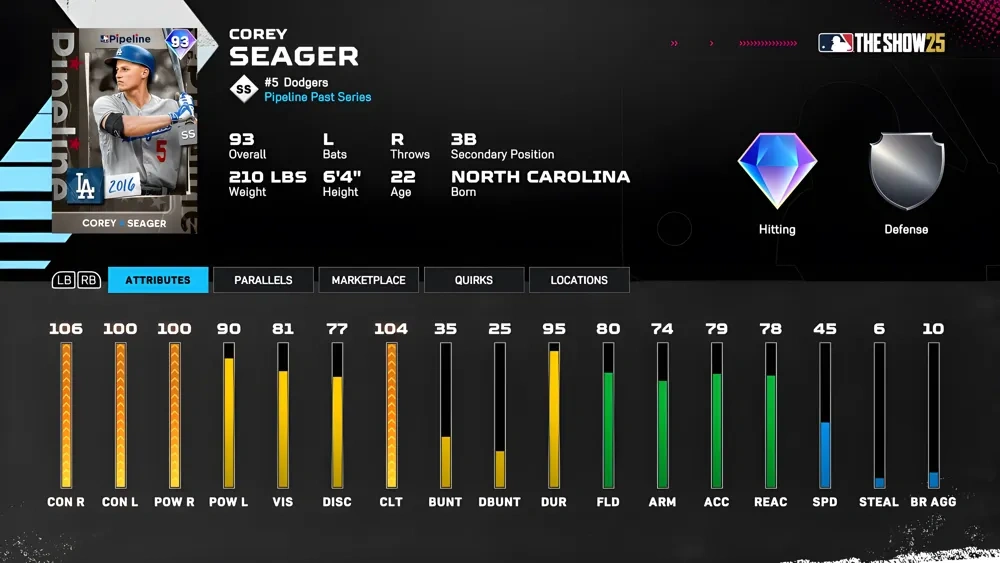Switch to the Parallels tab
Screen dimensions: 1000x563
pos(263,280)
